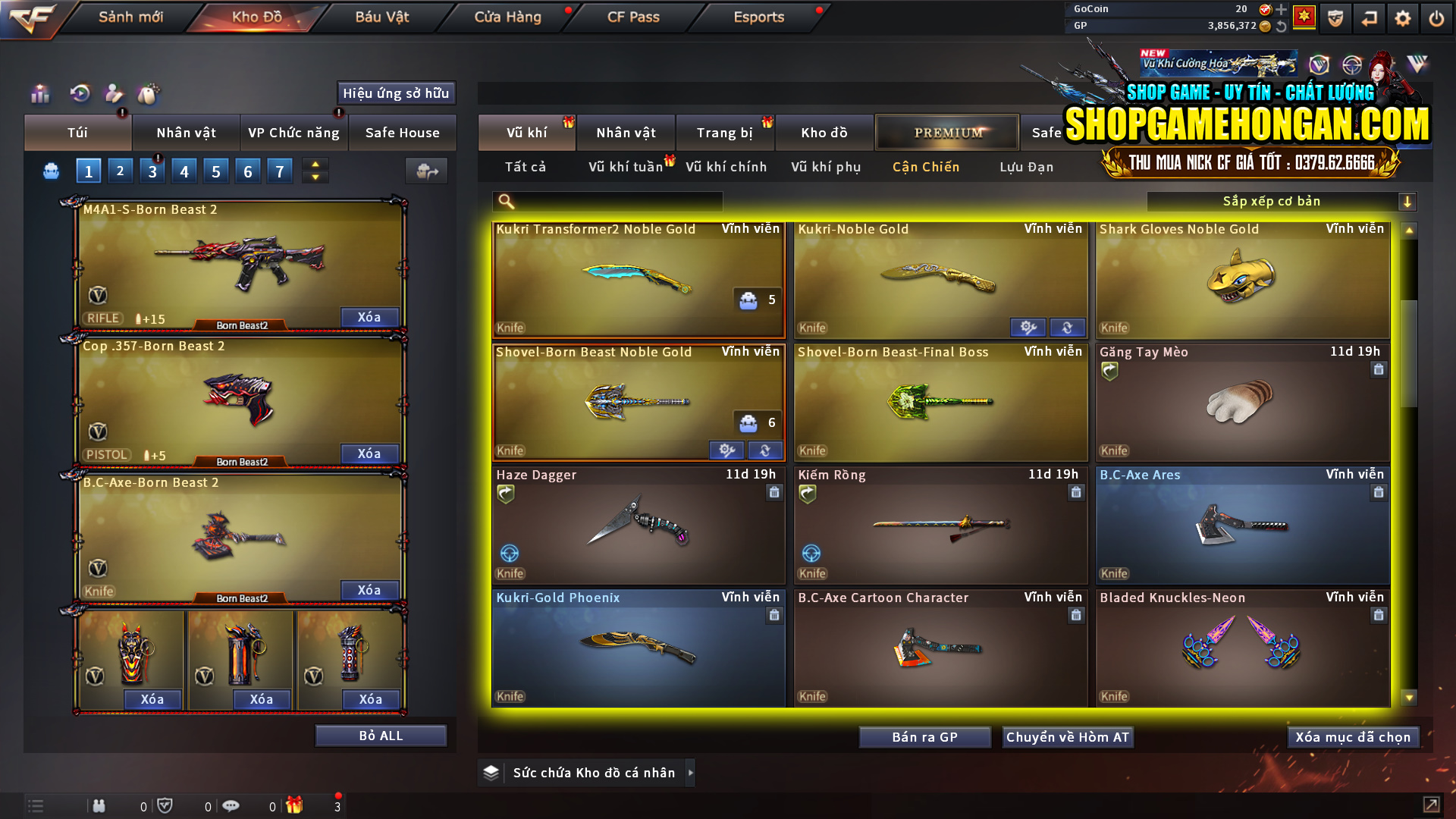Click the backpack transfer icon under Safe House

pyautogui.click(x=426, y=171)
